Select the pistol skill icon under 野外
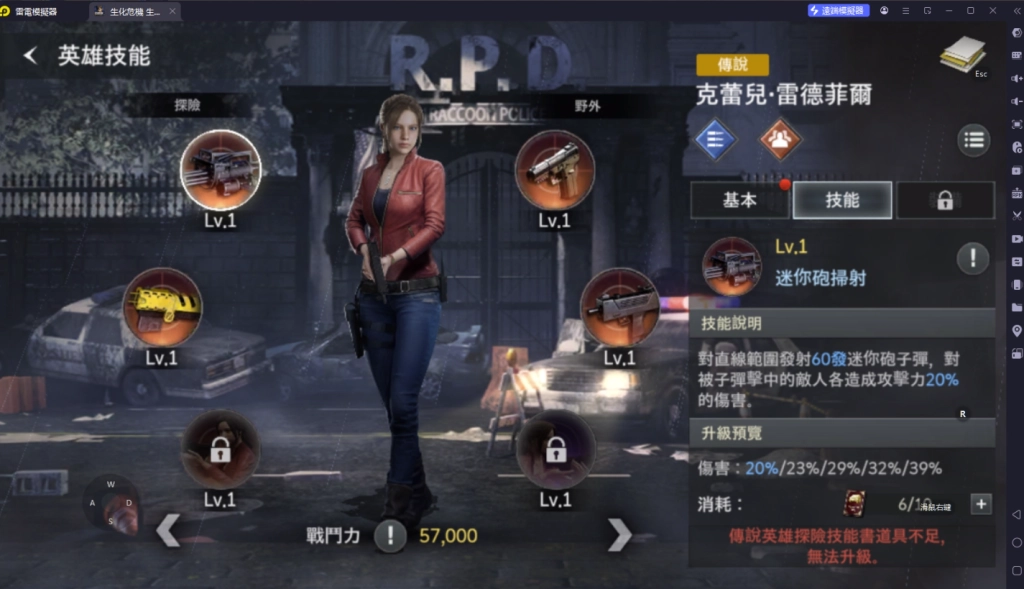The height and width of the screenshot is (589, 1024). [554, 169]
